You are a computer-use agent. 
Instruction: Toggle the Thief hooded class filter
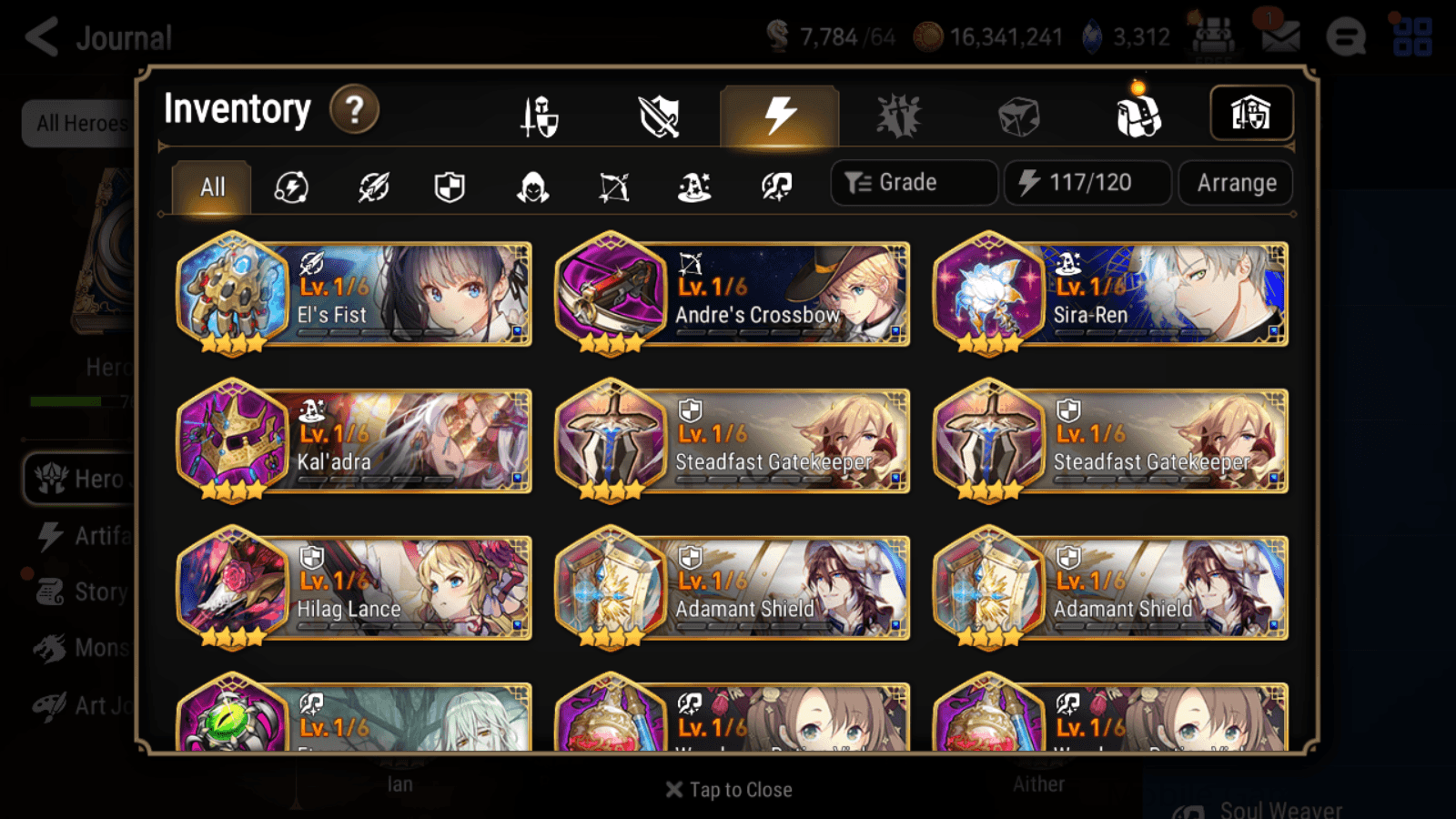tap(532, 187)
